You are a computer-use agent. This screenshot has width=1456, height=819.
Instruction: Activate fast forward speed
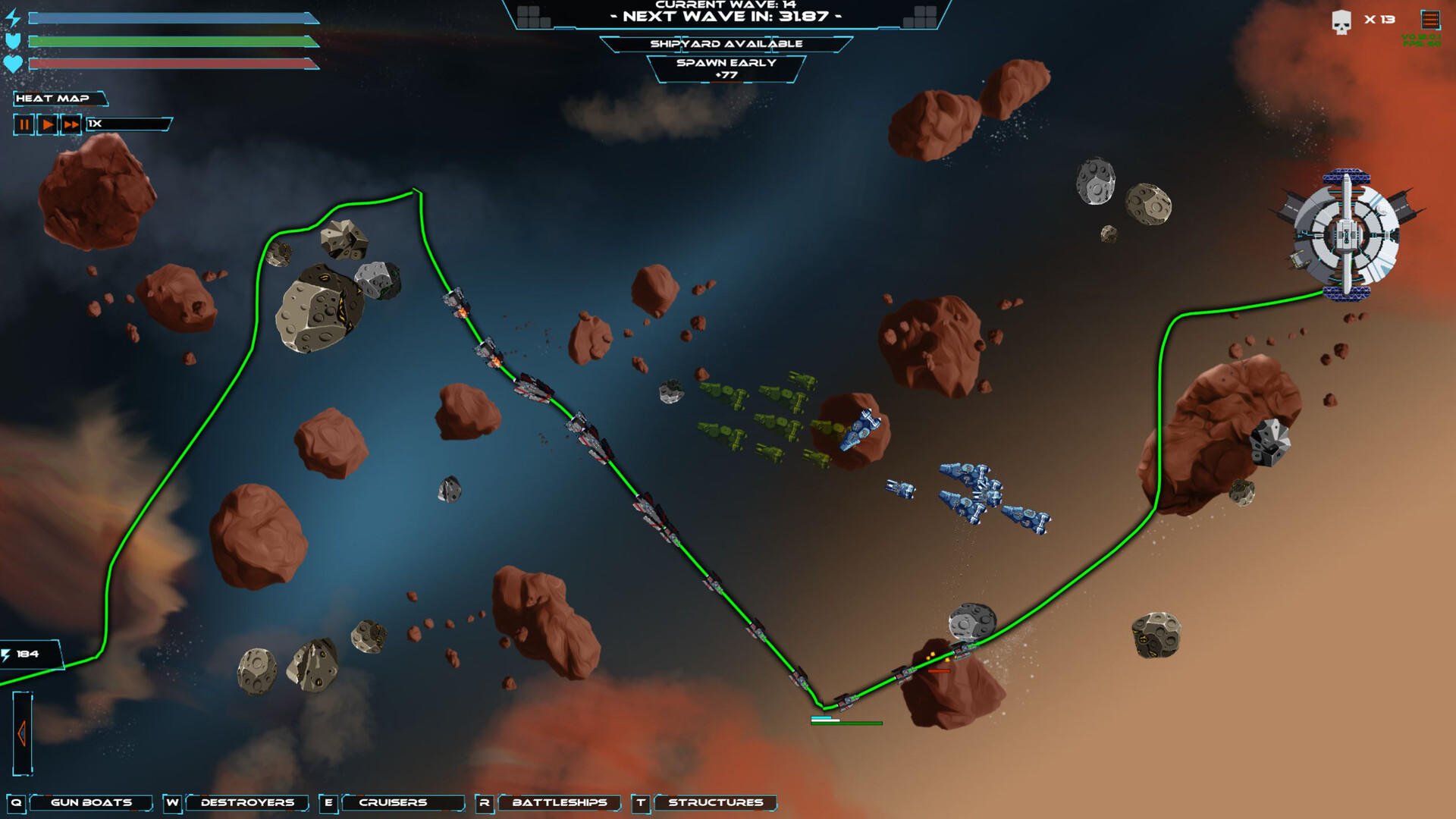(x=71, y=124)
